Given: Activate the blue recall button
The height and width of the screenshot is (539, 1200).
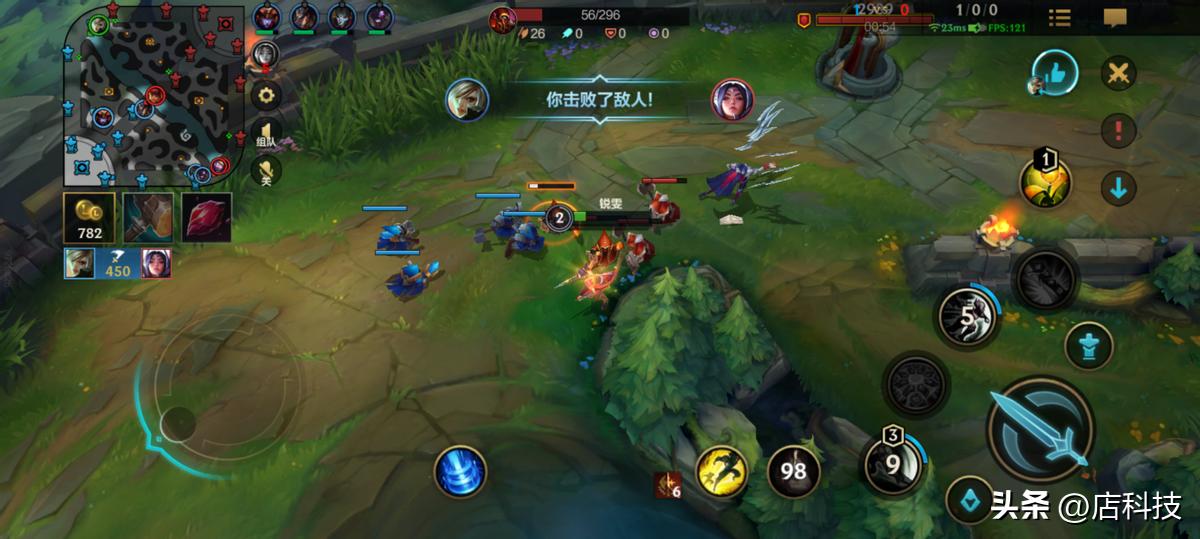Looking at the screenshot, I should coord(460,471).
